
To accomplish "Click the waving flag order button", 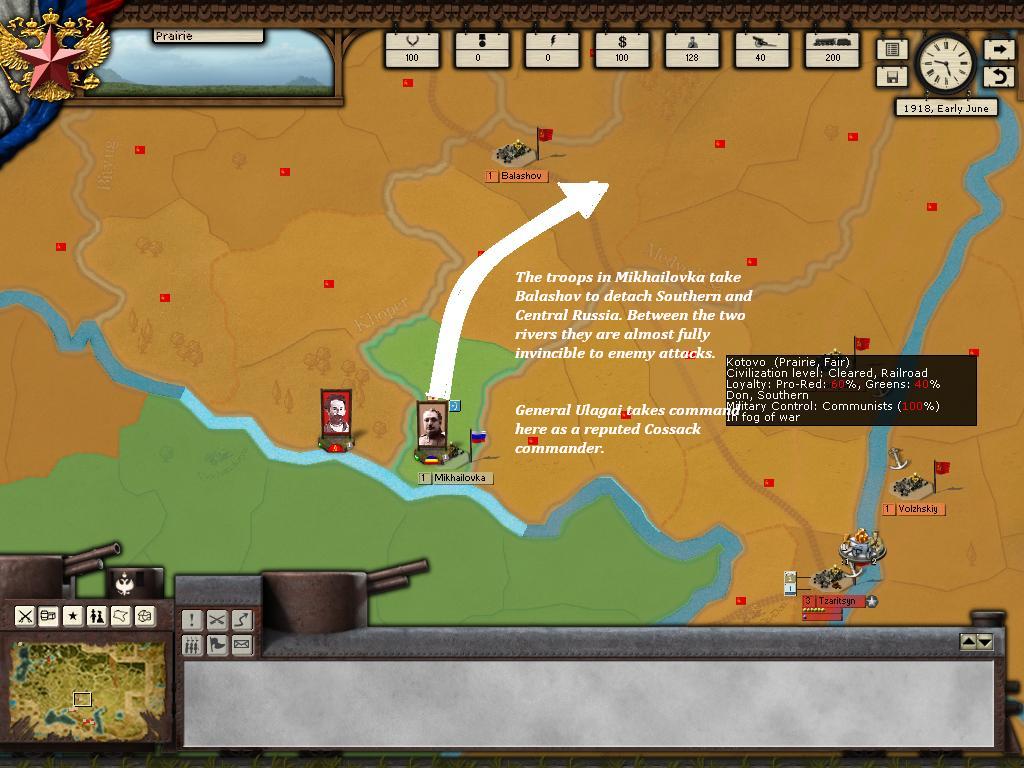I will tap(216, 645).
